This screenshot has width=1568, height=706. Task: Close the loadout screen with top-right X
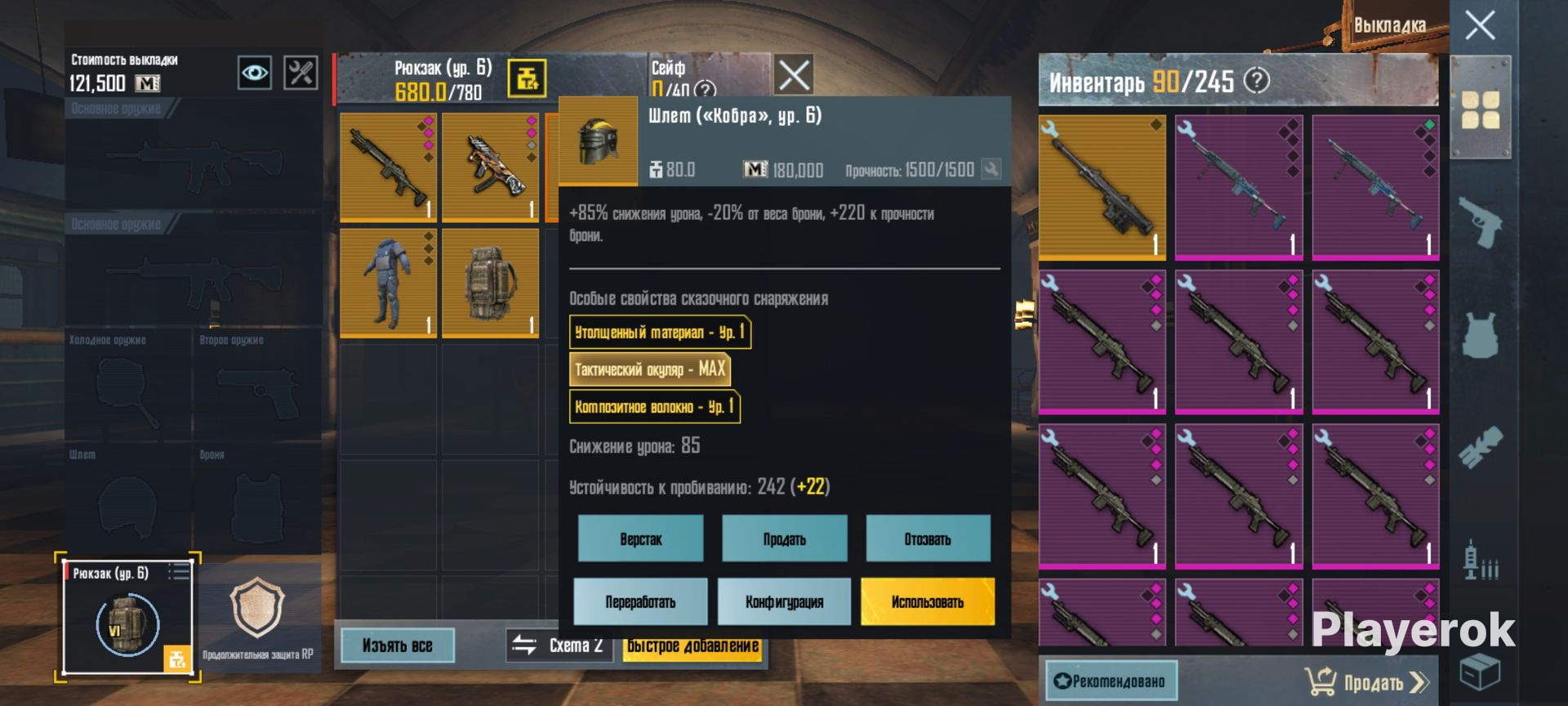pyautogui.click(x=1479, y=25)
